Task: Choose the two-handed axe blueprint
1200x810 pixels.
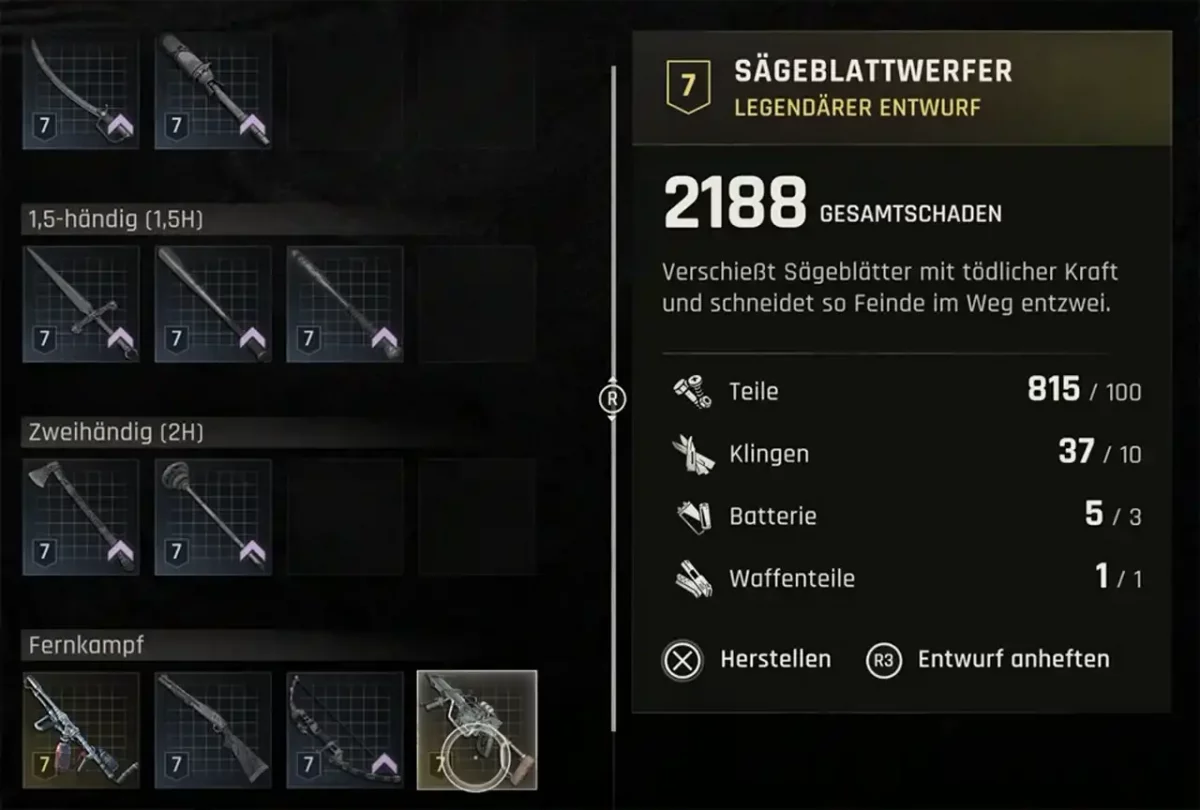Action: pyautogui.click(x=81, y=517)
